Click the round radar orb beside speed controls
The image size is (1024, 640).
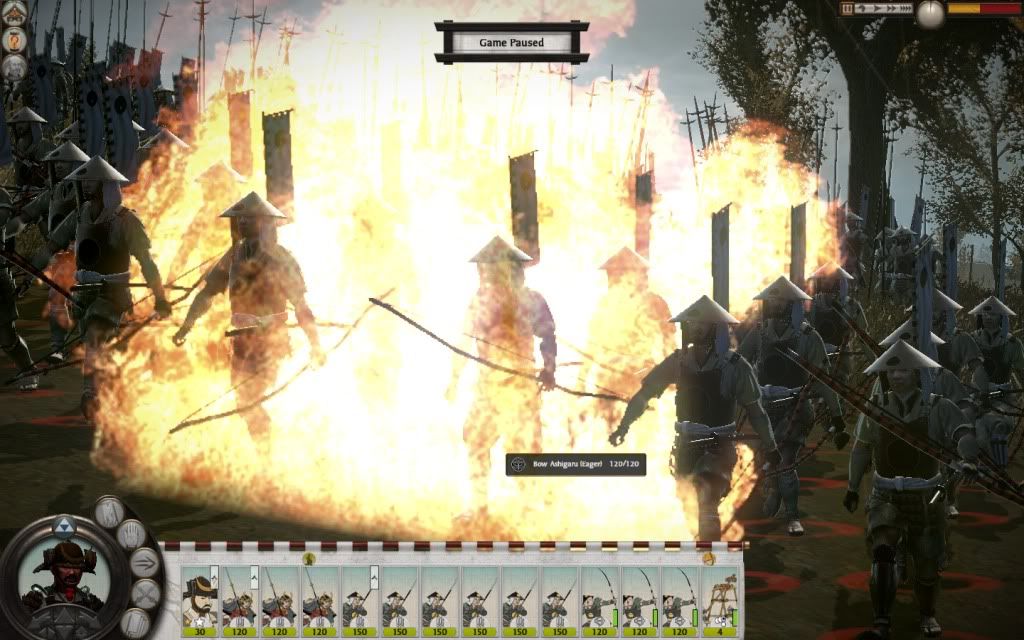pos(931,12)
